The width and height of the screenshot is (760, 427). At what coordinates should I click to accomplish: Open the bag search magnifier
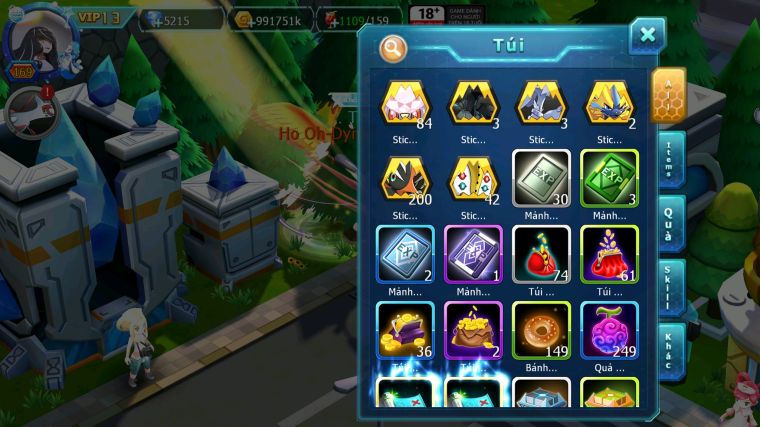point(393,47)
